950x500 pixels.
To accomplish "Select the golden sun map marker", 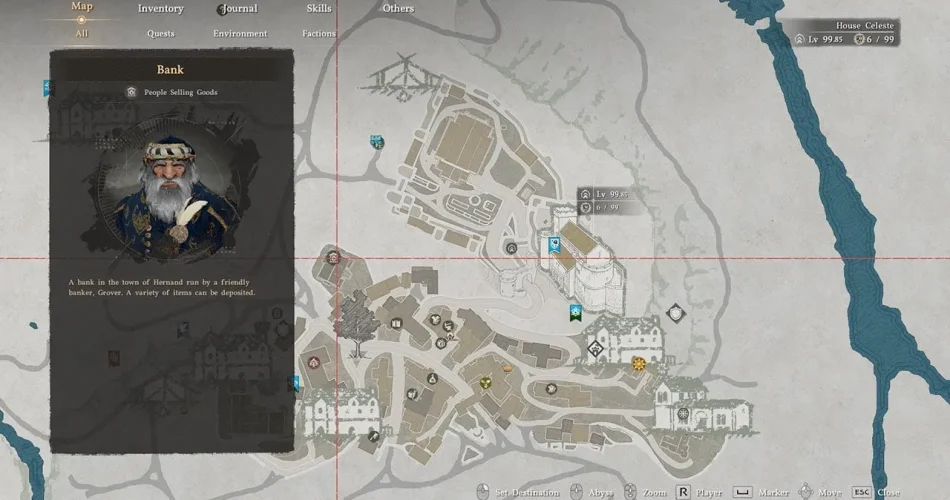I will point(639,362).
